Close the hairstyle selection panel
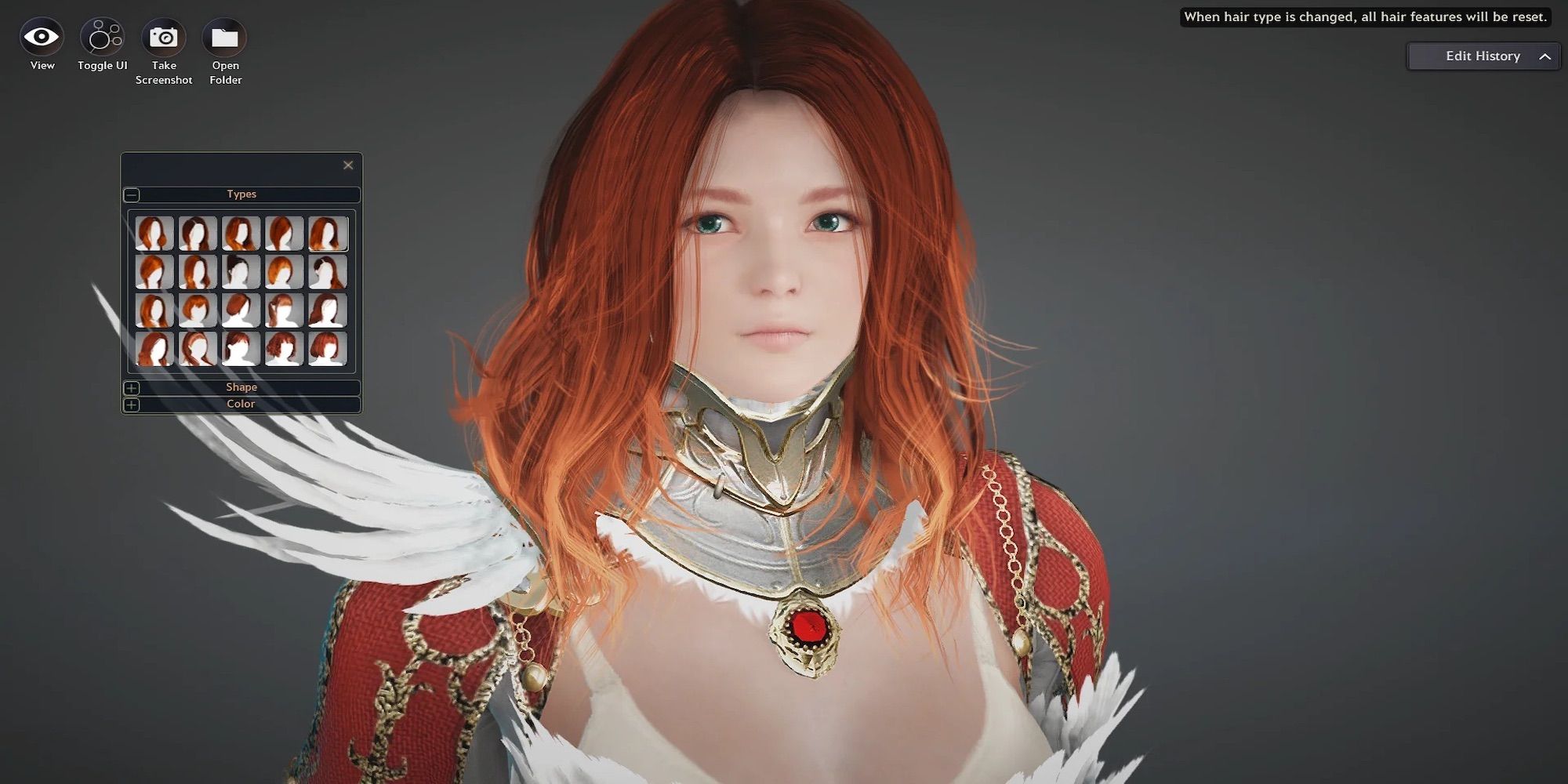The image size is (1568, 784). tap(349, 165)
